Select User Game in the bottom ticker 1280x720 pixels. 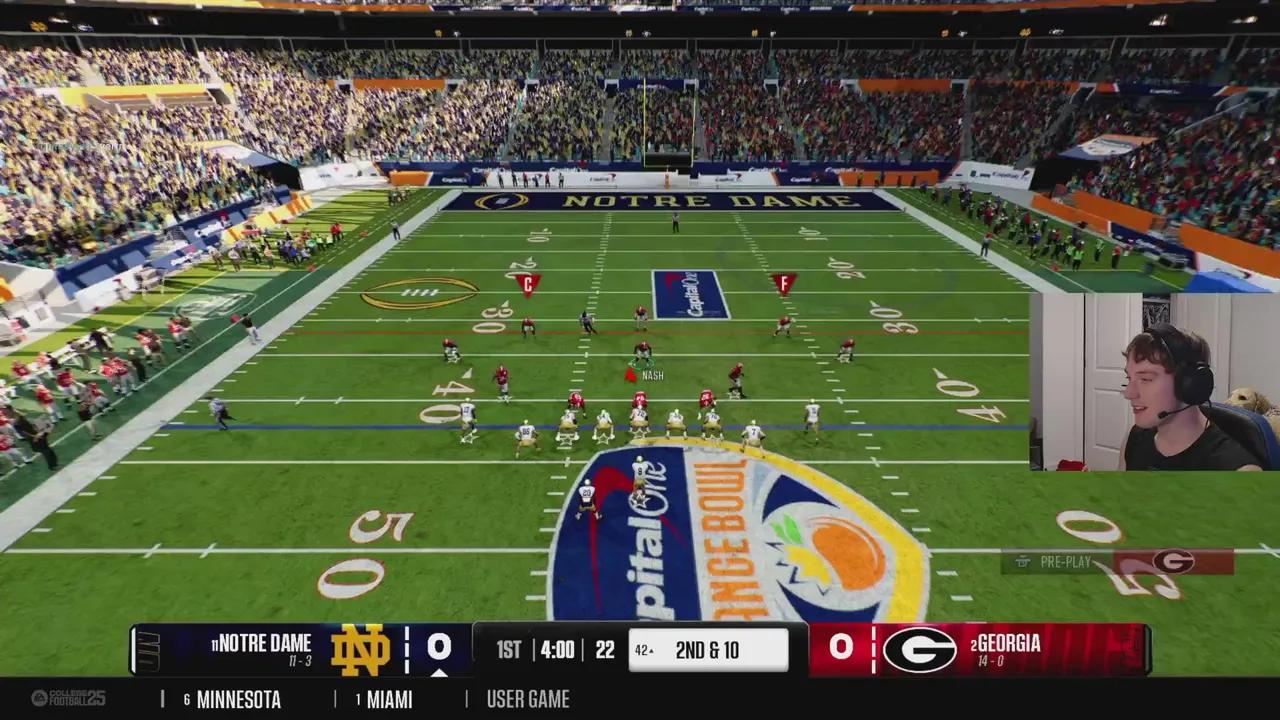click(528, 699)
